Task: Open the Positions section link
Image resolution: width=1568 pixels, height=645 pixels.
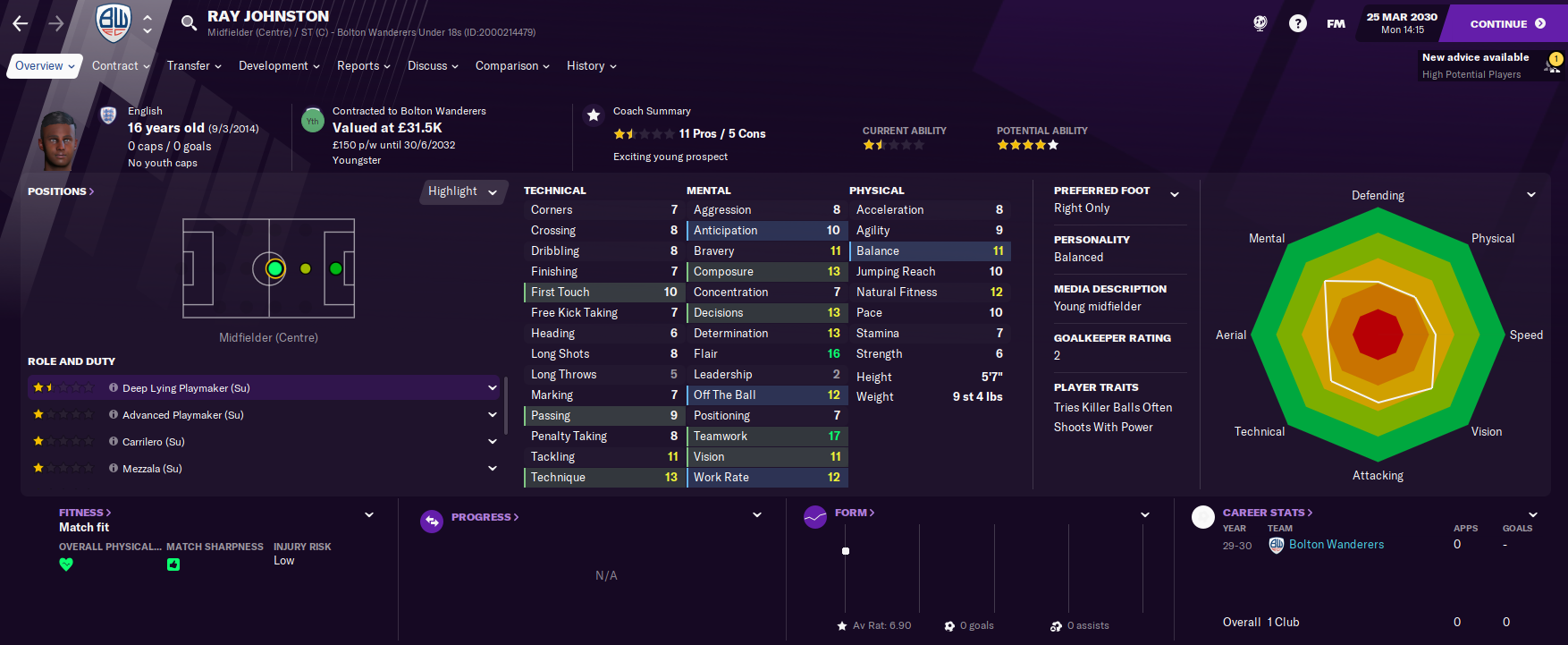Action: [x=61, y=191]
